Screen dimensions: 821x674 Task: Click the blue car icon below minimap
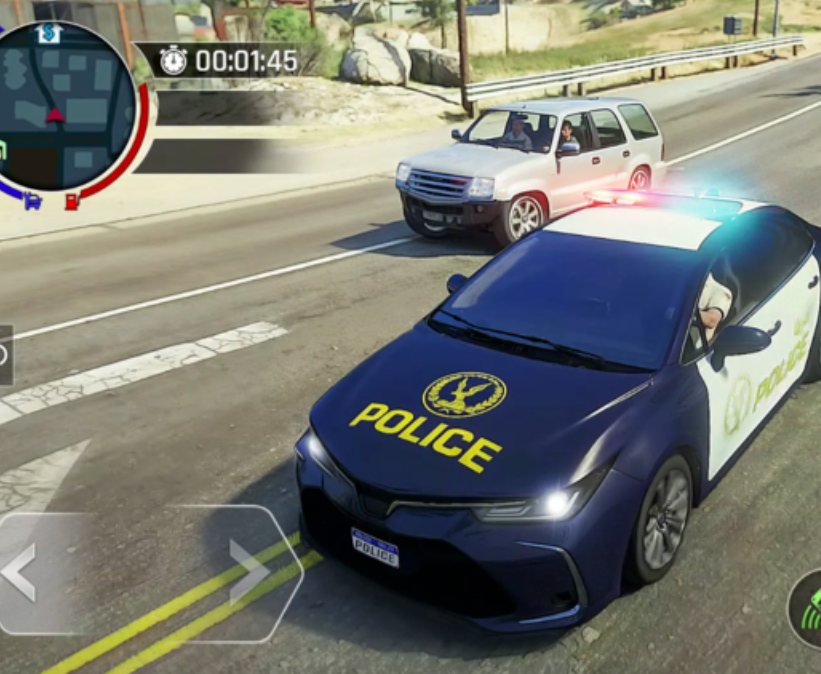coord(32,200)
